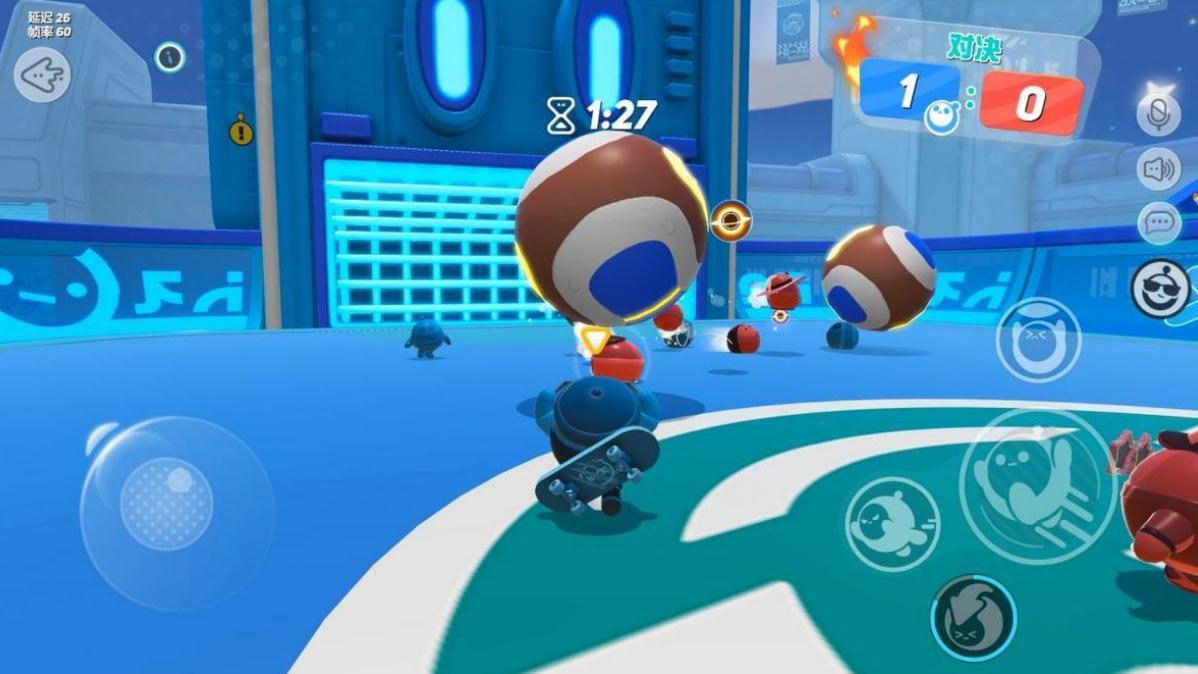Tap the arrow-shaped exit button

42,74
